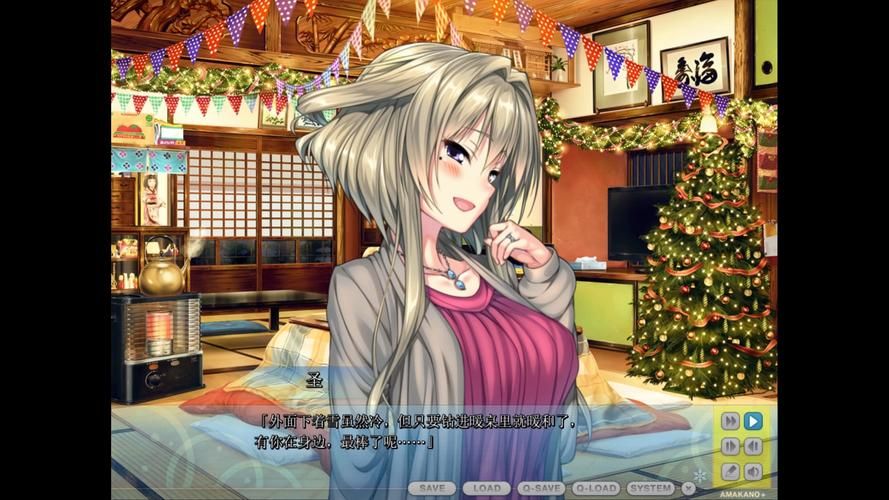Close the message window with the X
Image resolution: width=889 pixels, height=500 pixels.
(x=688, y=488)
